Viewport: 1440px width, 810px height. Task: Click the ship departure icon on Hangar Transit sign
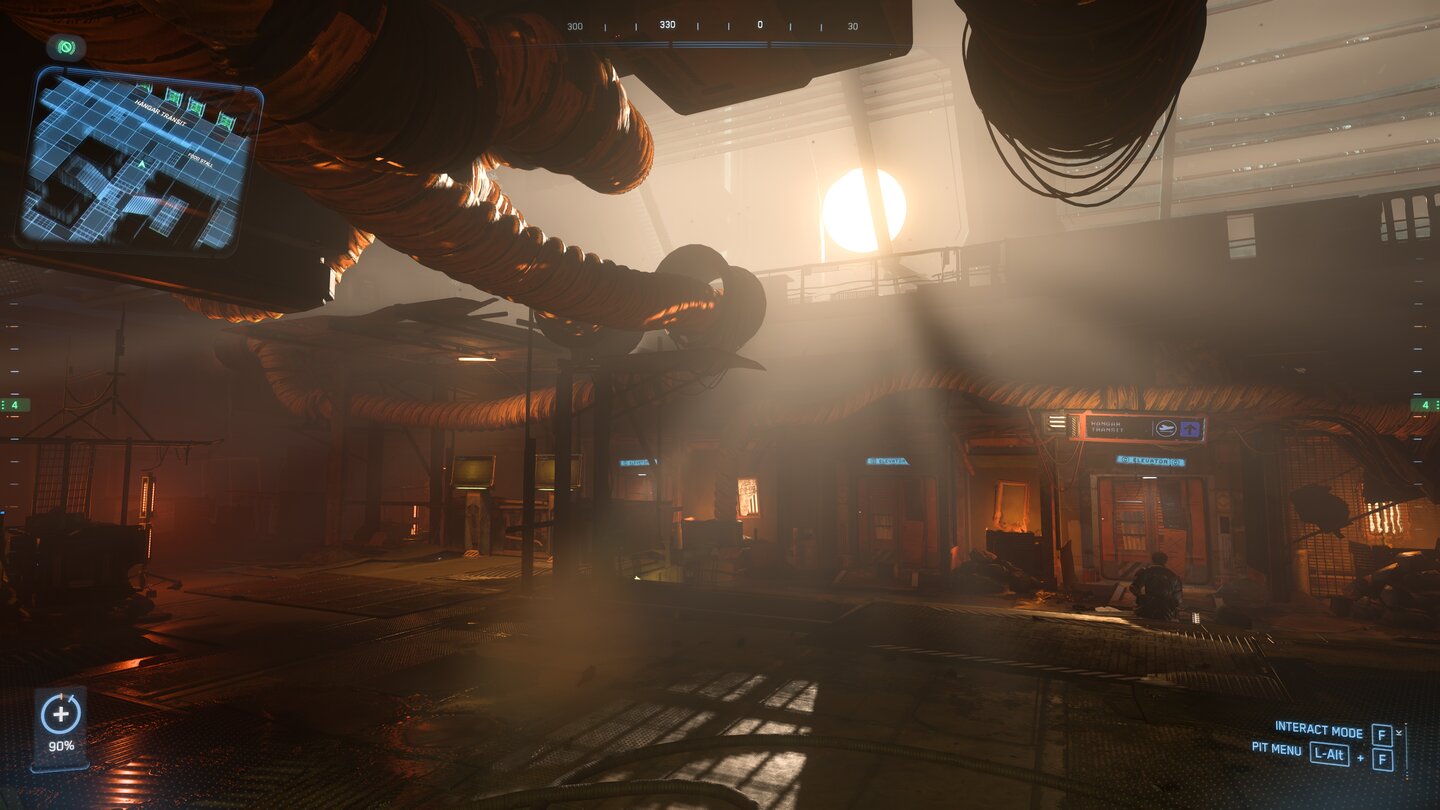[1166, 427]
